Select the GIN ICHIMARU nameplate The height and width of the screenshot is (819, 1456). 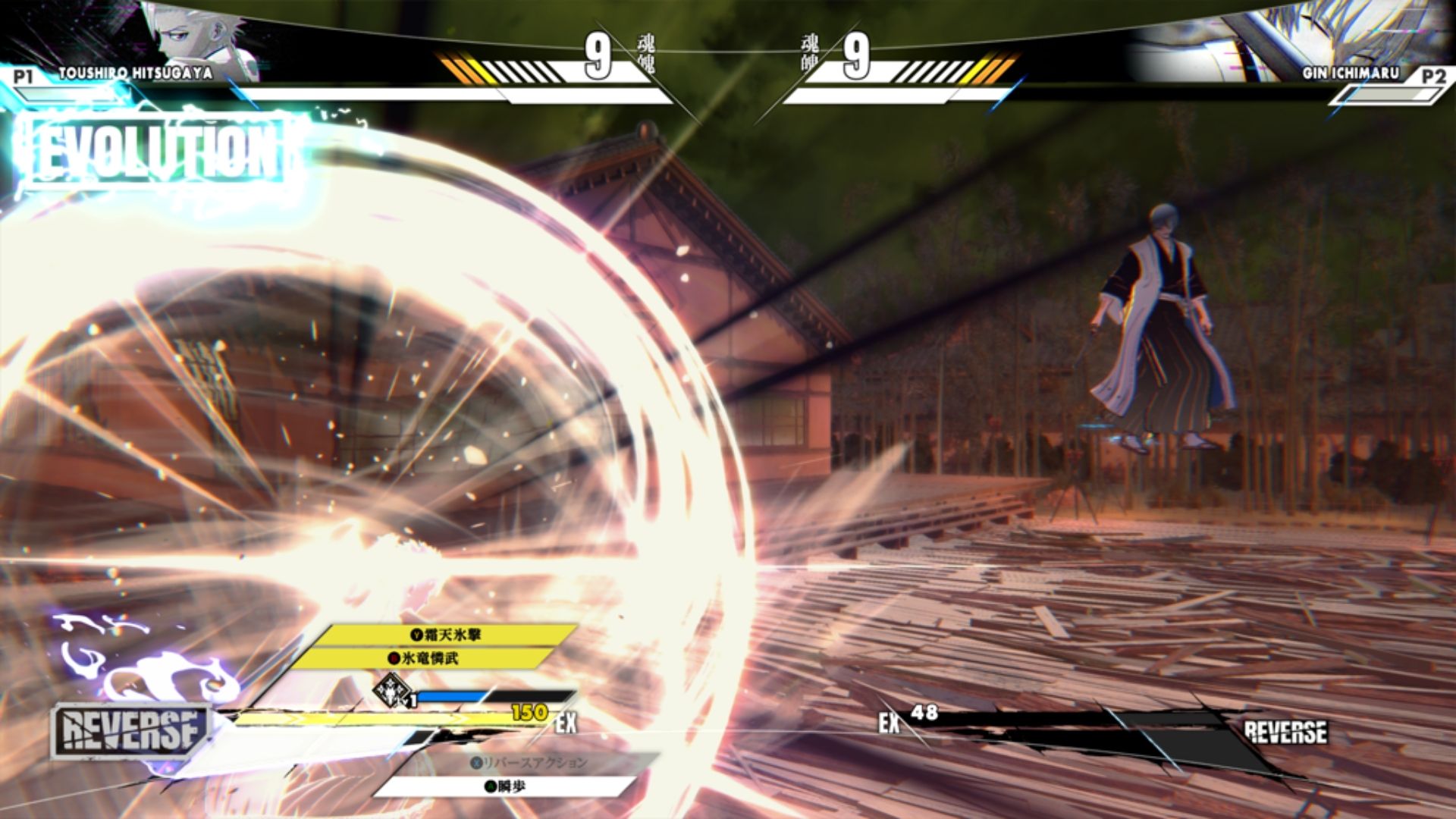click(1350, 73)
